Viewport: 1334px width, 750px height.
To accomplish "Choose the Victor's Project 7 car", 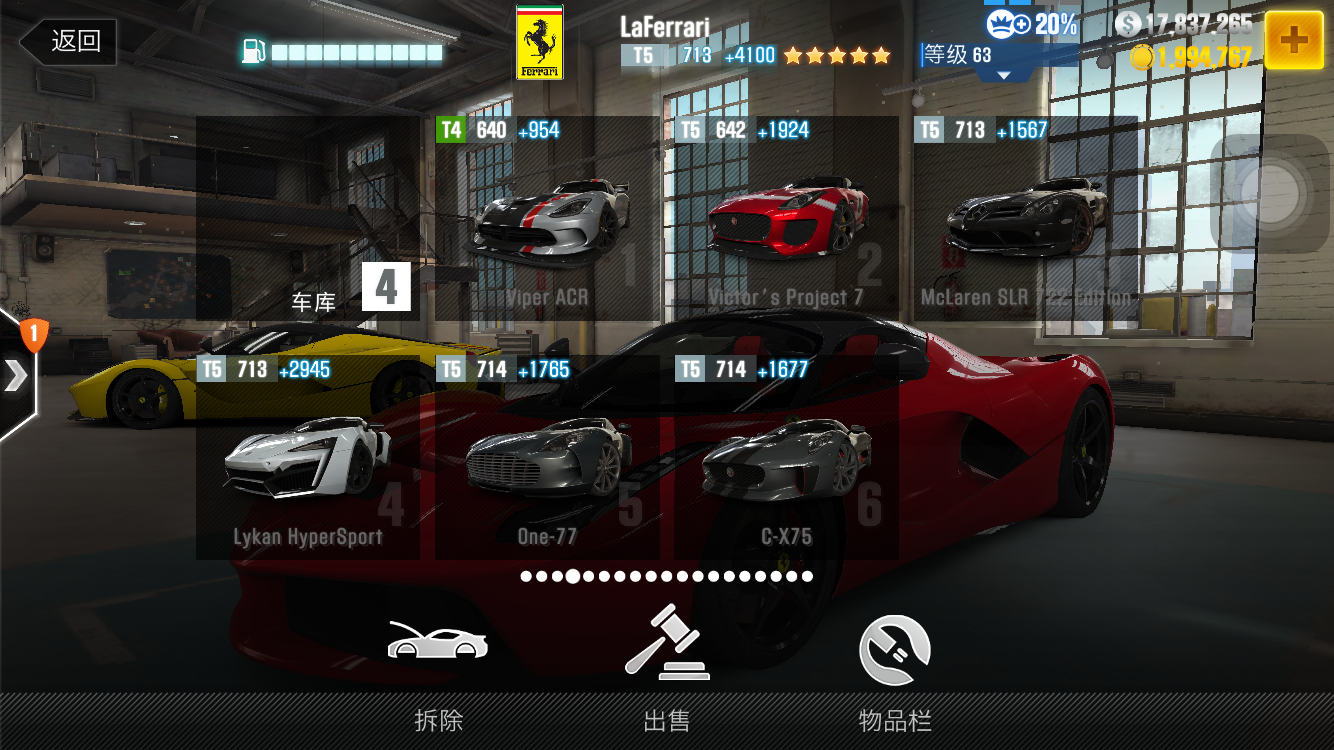I will (x=786, y=219).
